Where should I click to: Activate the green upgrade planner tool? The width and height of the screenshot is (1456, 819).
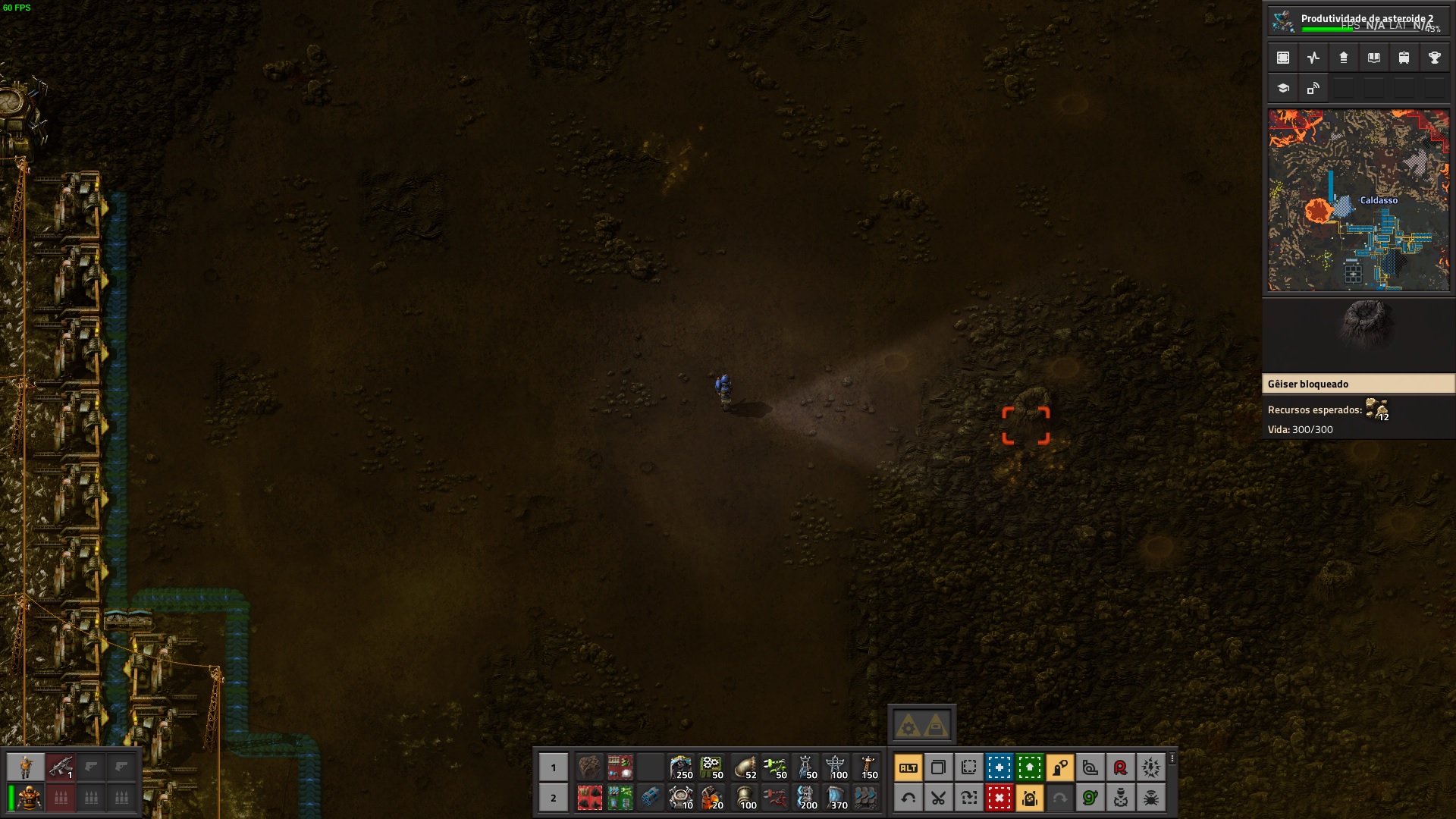point(1029,767)
